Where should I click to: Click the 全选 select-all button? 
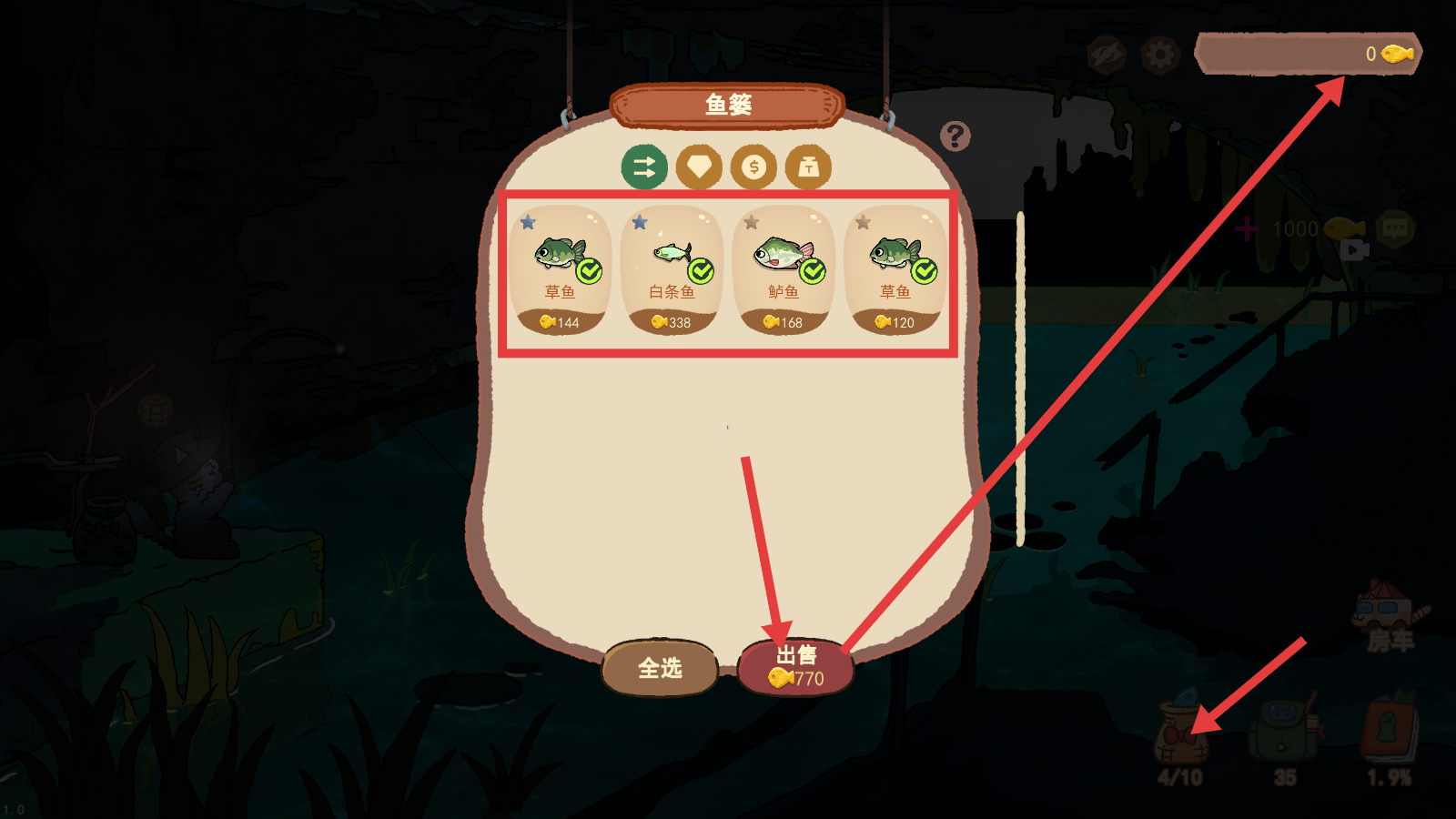pyautogui.click(x=660, y=668)
